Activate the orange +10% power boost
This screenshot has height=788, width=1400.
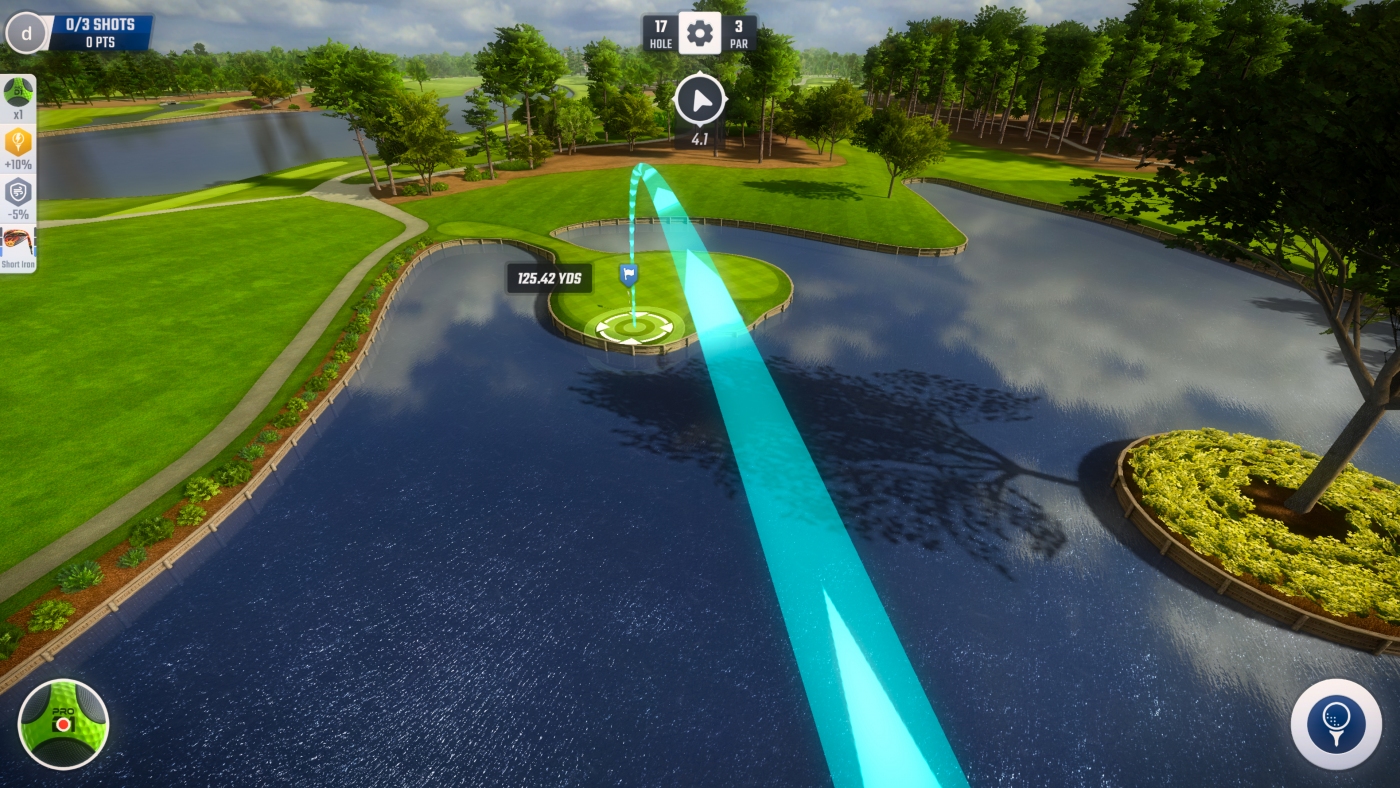coord(18,145)
